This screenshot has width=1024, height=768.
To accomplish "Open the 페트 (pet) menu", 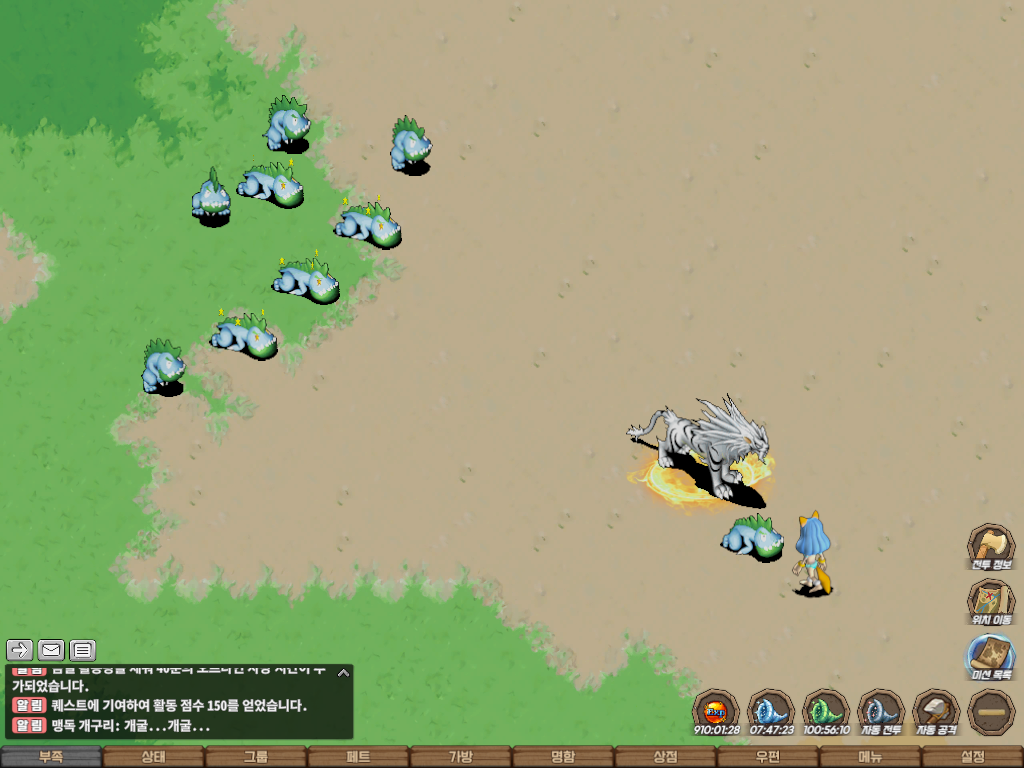I will click(x=358, y=757).
